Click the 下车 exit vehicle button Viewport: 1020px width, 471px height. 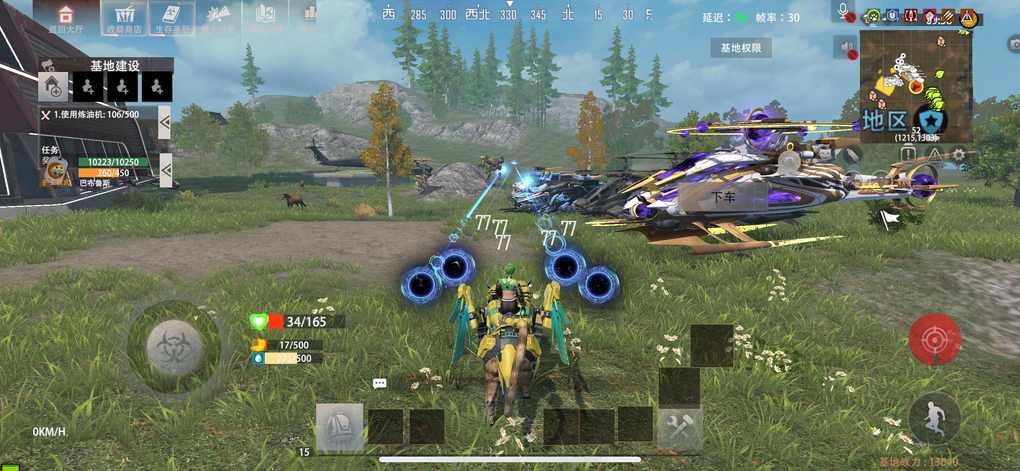click(723, 198)
